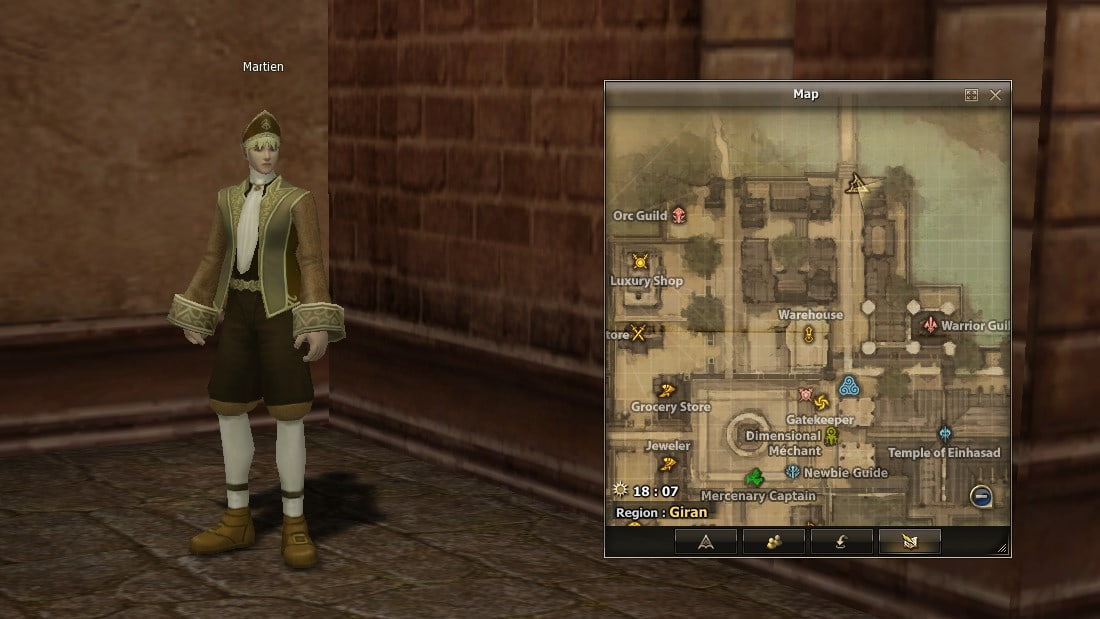The height and width of the screenshot is (619, 1100).
Task: Close the Map window
Action: 995,95
